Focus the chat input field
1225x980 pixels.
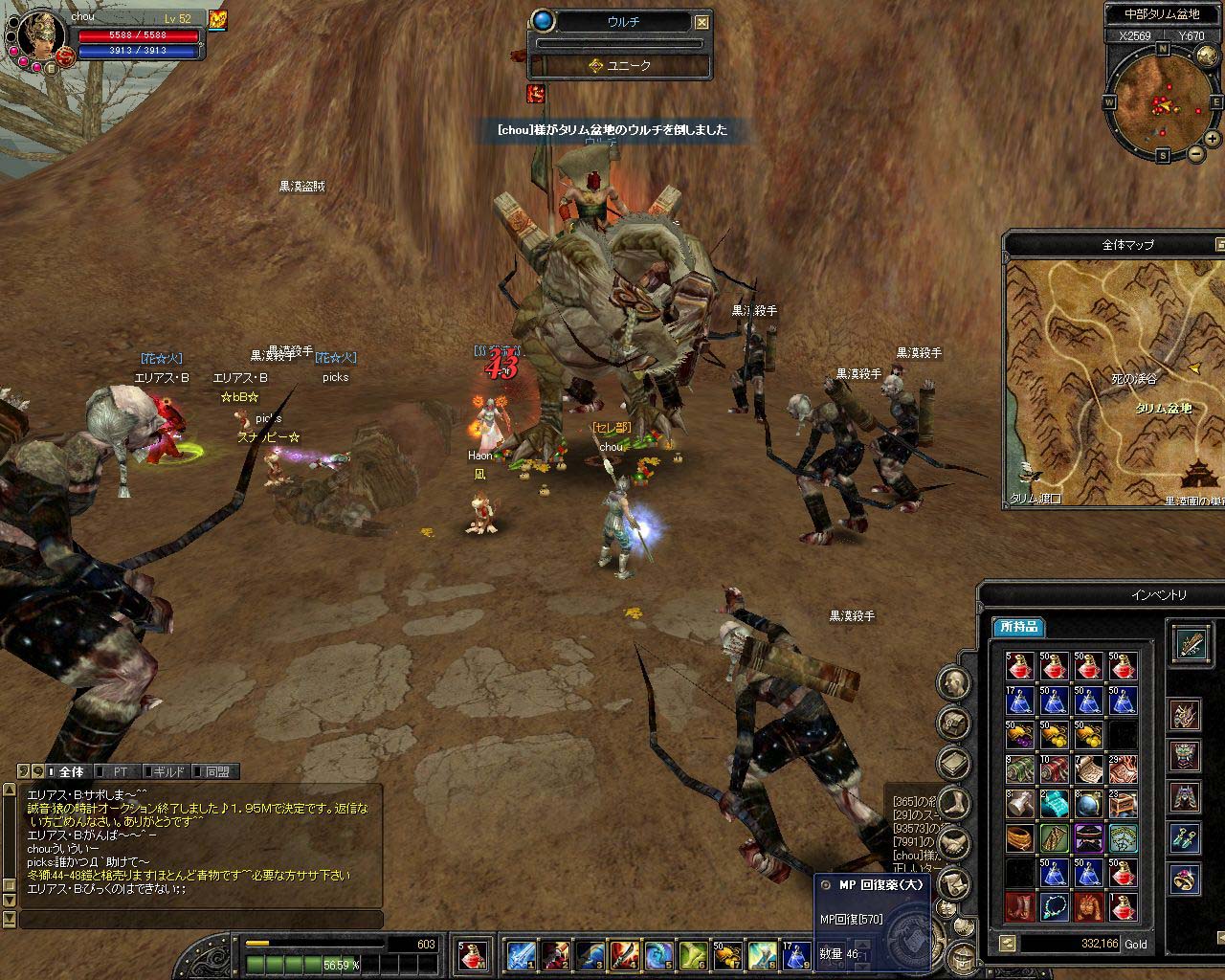pos(201,920)
